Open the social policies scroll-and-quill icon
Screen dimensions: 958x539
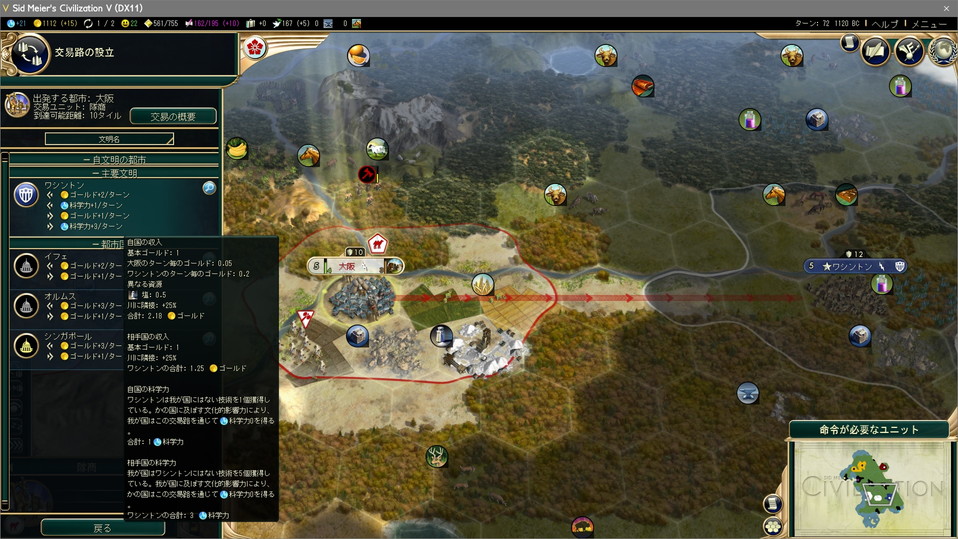point(876,50)
